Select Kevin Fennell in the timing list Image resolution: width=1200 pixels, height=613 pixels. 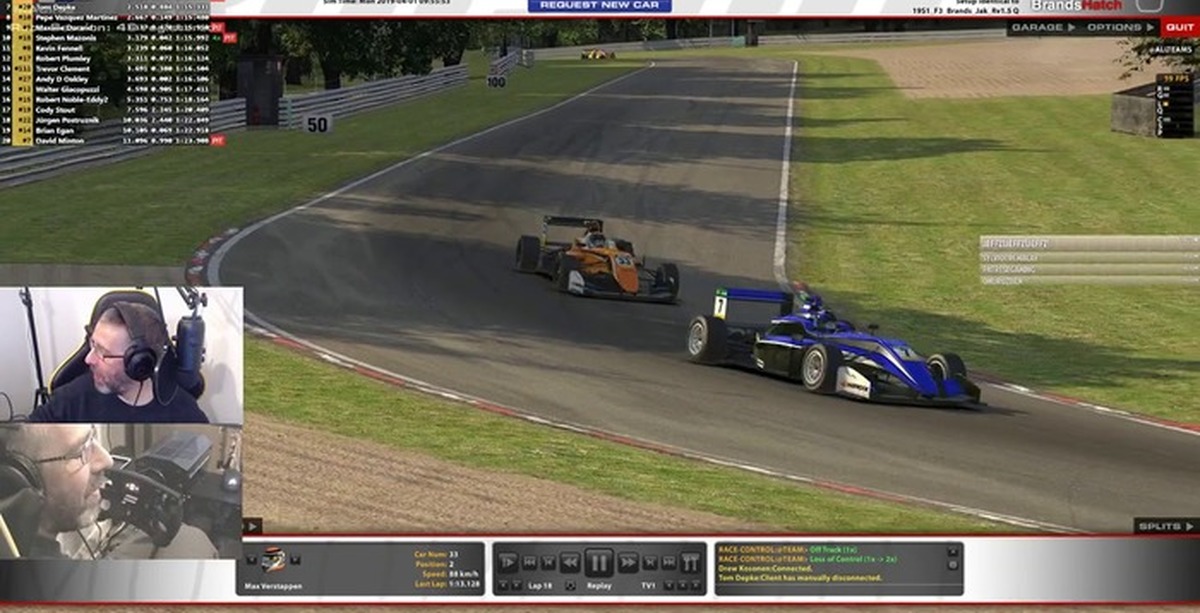[x=62, y=47]
